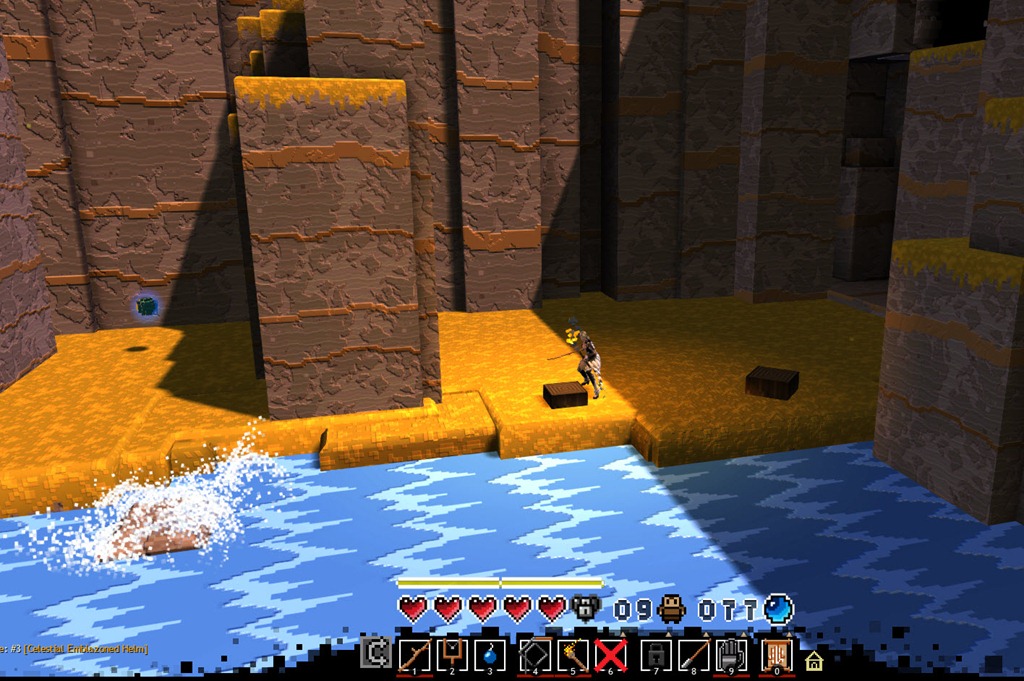1024x681 pixels.
Task: Select the wooden door item in slot 0
Action: point(776,655)
